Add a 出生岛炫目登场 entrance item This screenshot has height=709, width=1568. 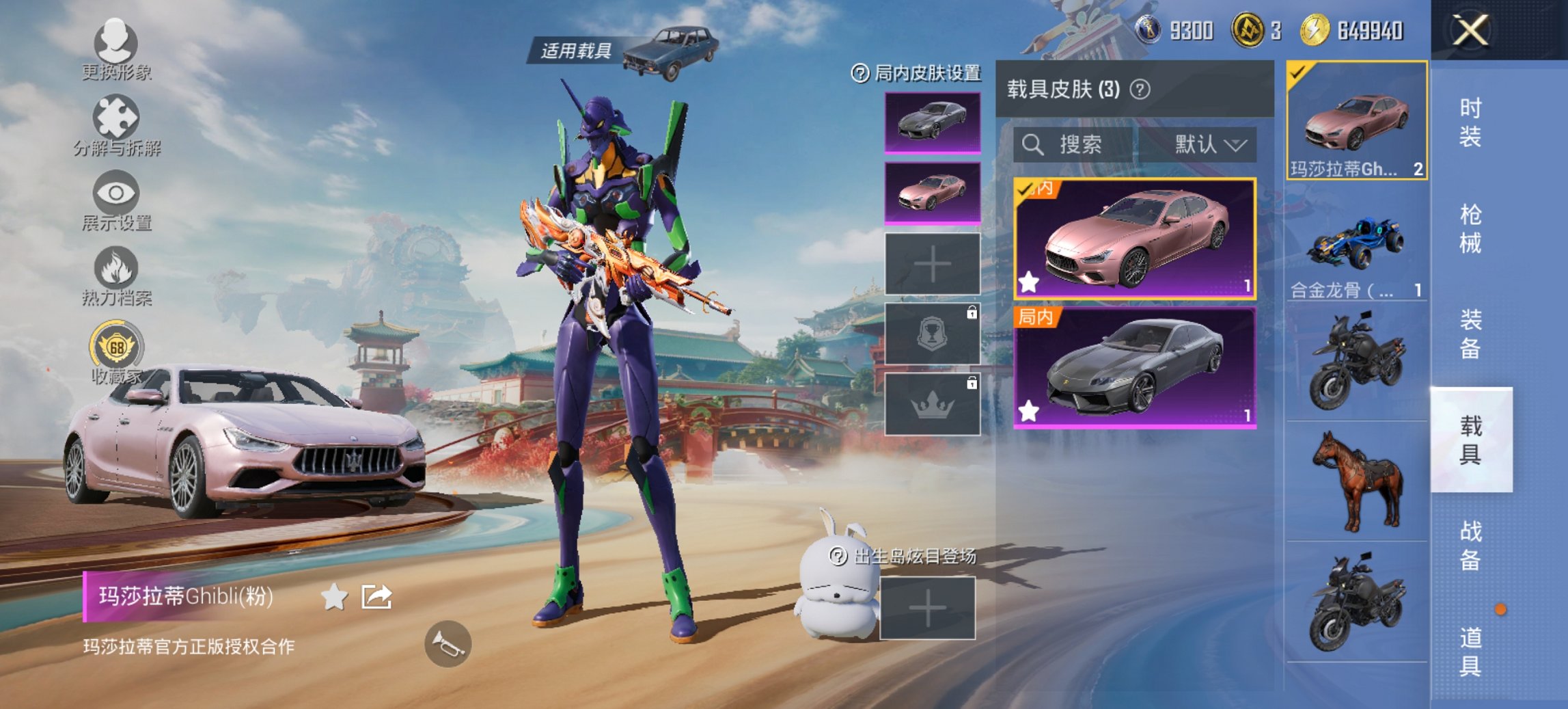pyautogui.click(x=927, y=608)
